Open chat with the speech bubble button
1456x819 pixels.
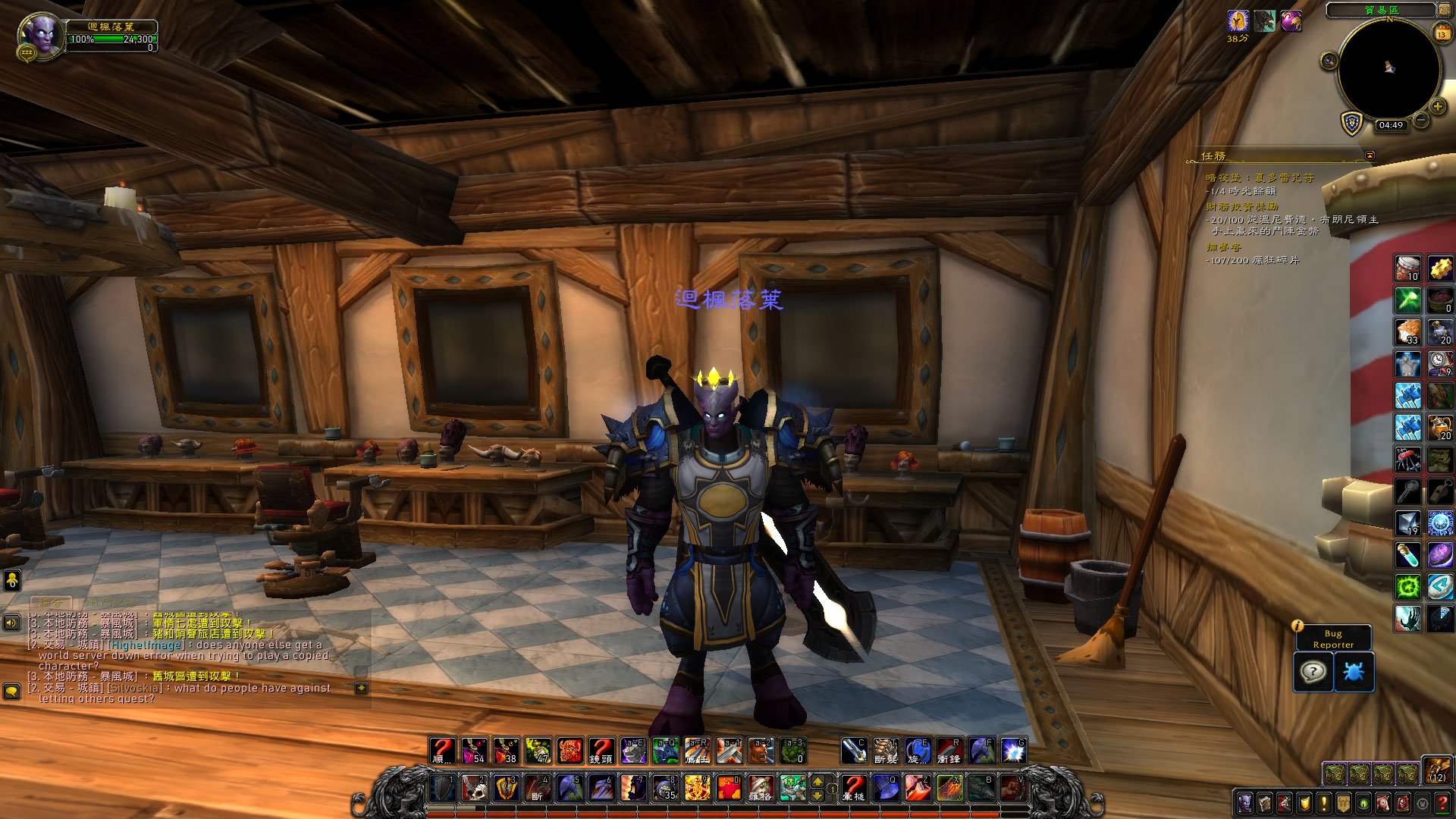point(11,691)
